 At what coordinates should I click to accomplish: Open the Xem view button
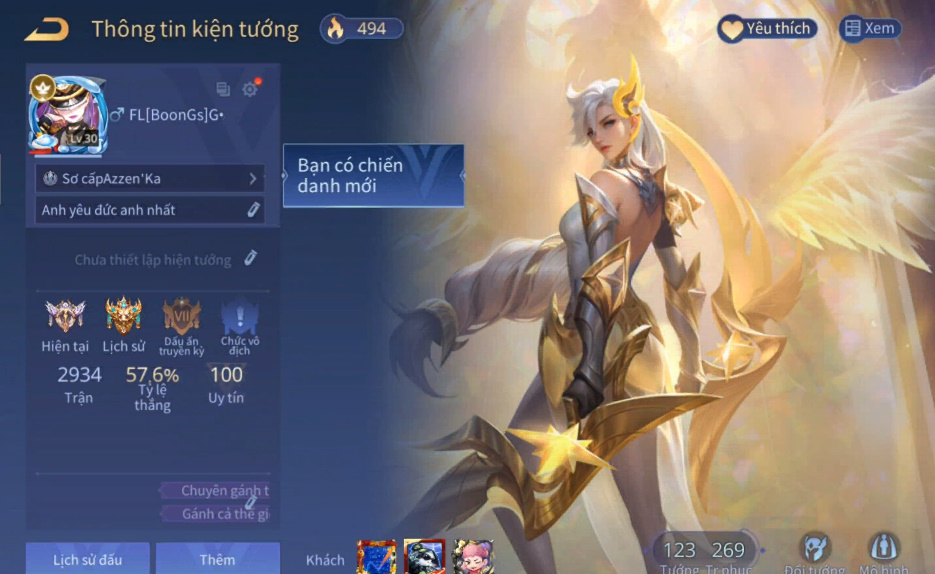coord(868,29)
